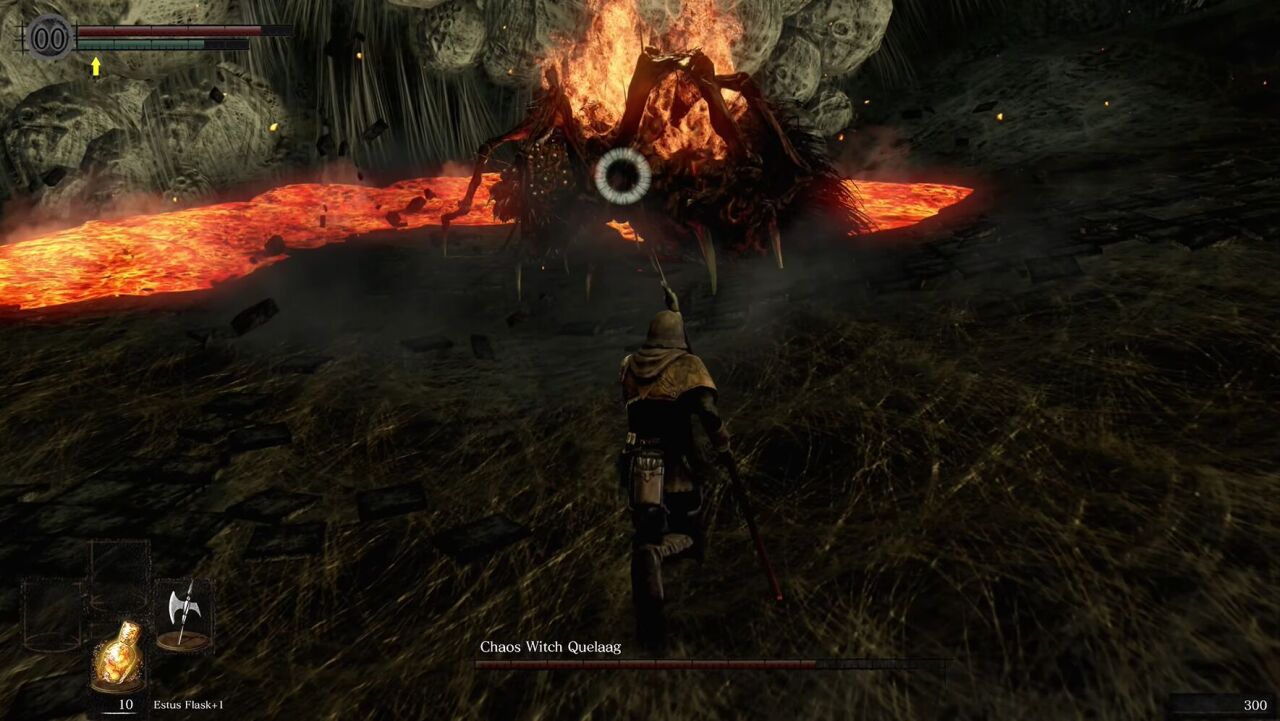Image resolution: width=1280 pixels, height=721 pixels.
Task: Click the humanity counter emblem
Action: click(50, 39)
